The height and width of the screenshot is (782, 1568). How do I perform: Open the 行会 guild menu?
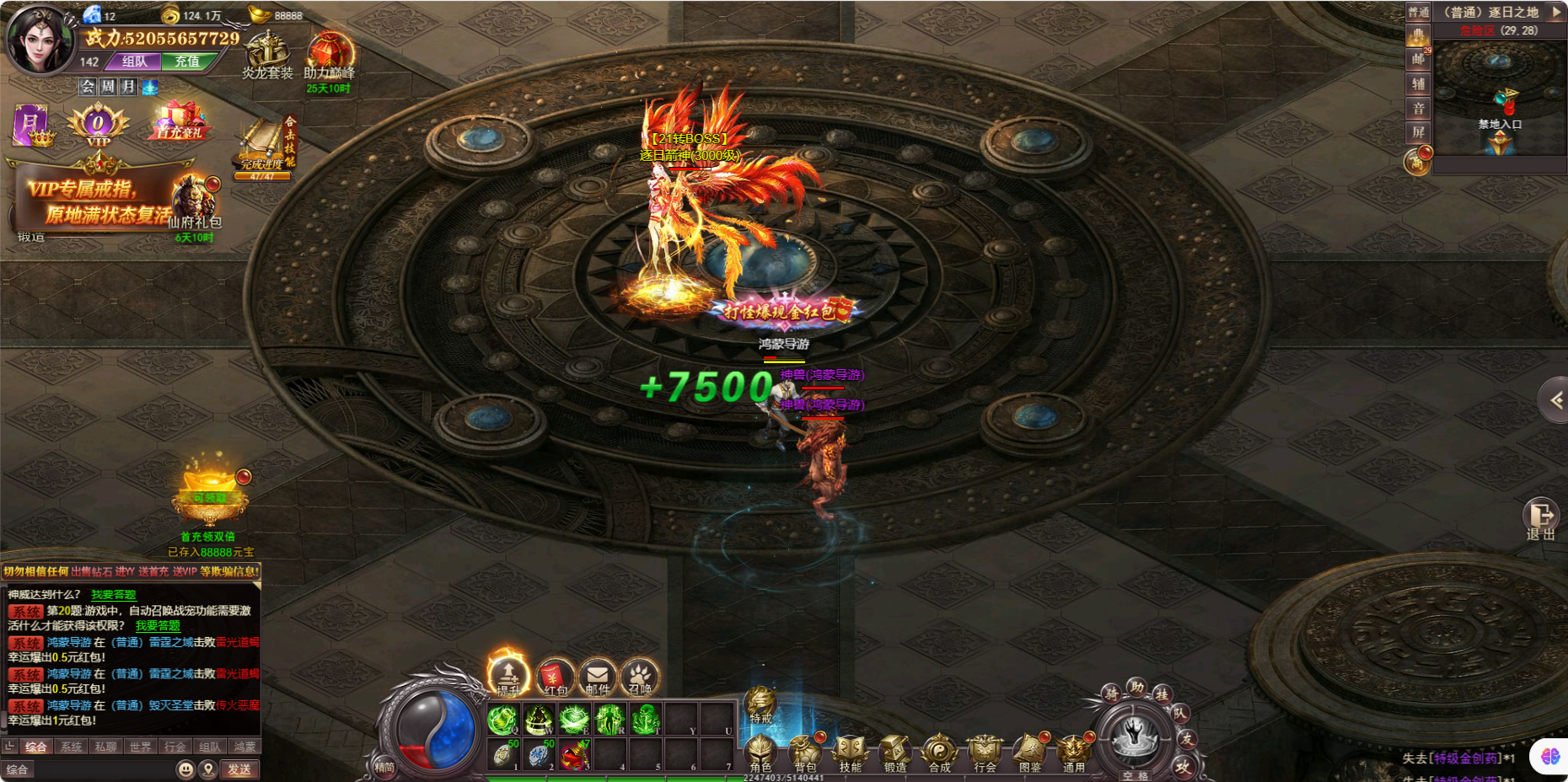coord(984,751)
